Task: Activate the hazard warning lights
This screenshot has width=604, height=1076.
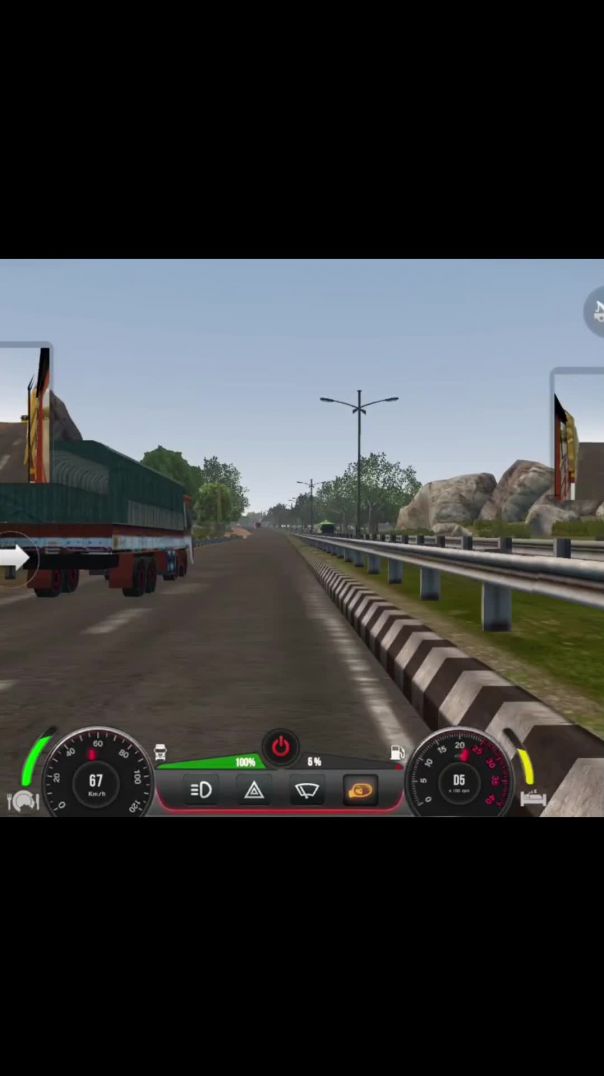Action: pyautogui.click(x=254, y=791)
